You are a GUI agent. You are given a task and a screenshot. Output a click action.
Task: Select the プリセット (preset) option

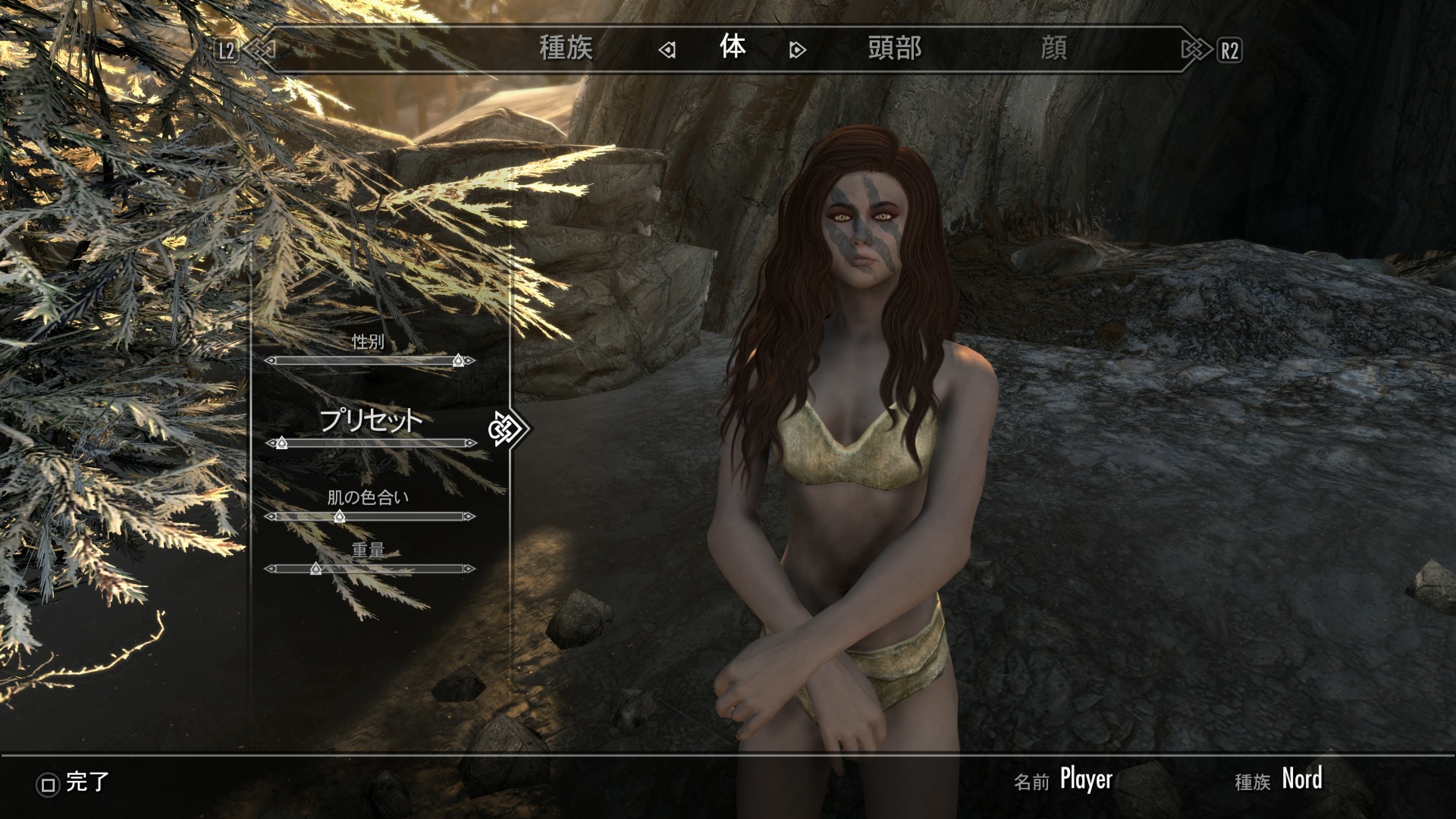(x=370, y=419)
